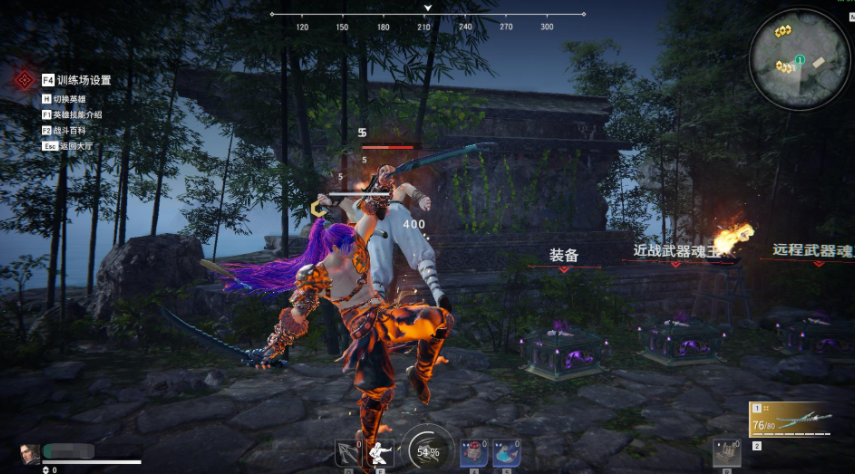Select the grappling hook arrow slot
855x474 pixels.
(x=349, y=453)
